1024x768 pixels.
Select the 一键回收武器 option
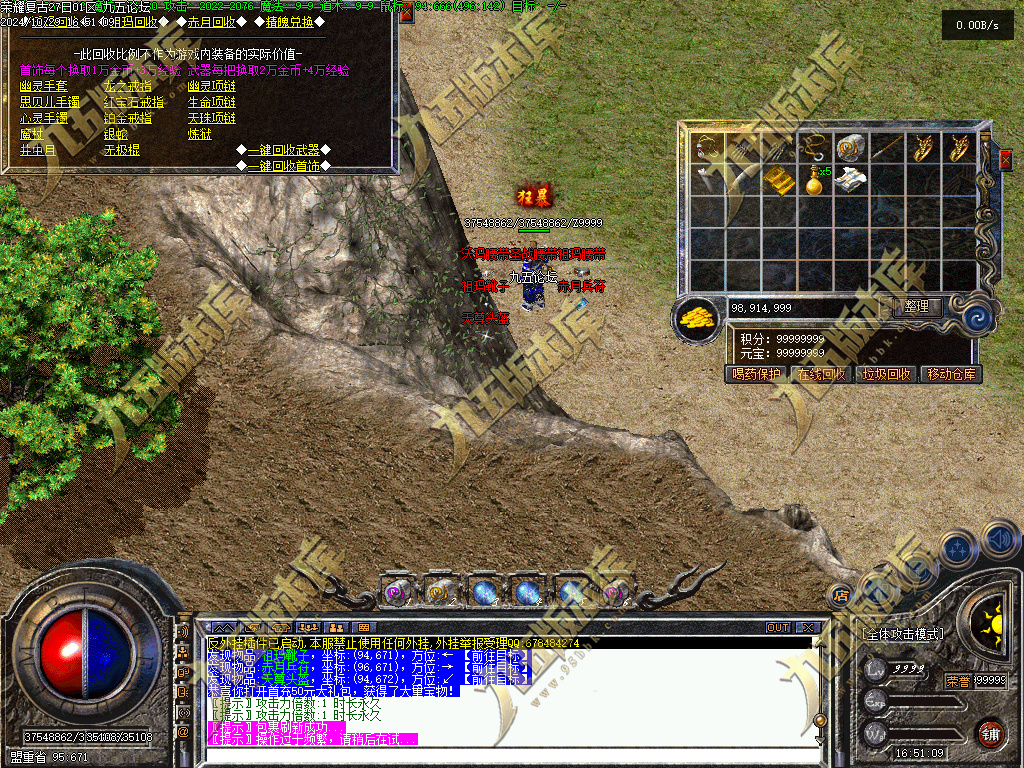284,150
